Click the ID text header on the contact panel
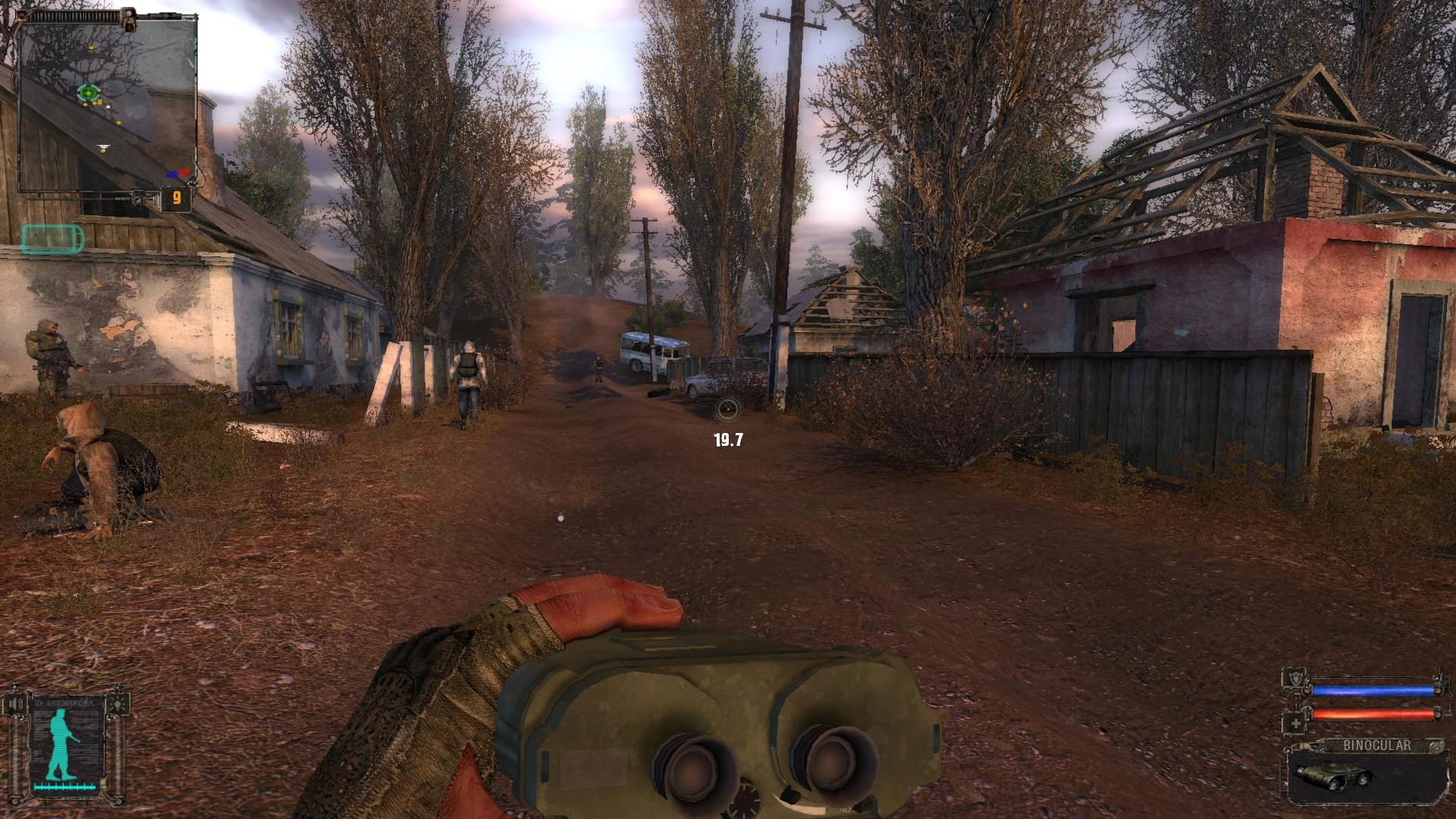The height and width of the screenshot is (819, 1456). (64, 701)
